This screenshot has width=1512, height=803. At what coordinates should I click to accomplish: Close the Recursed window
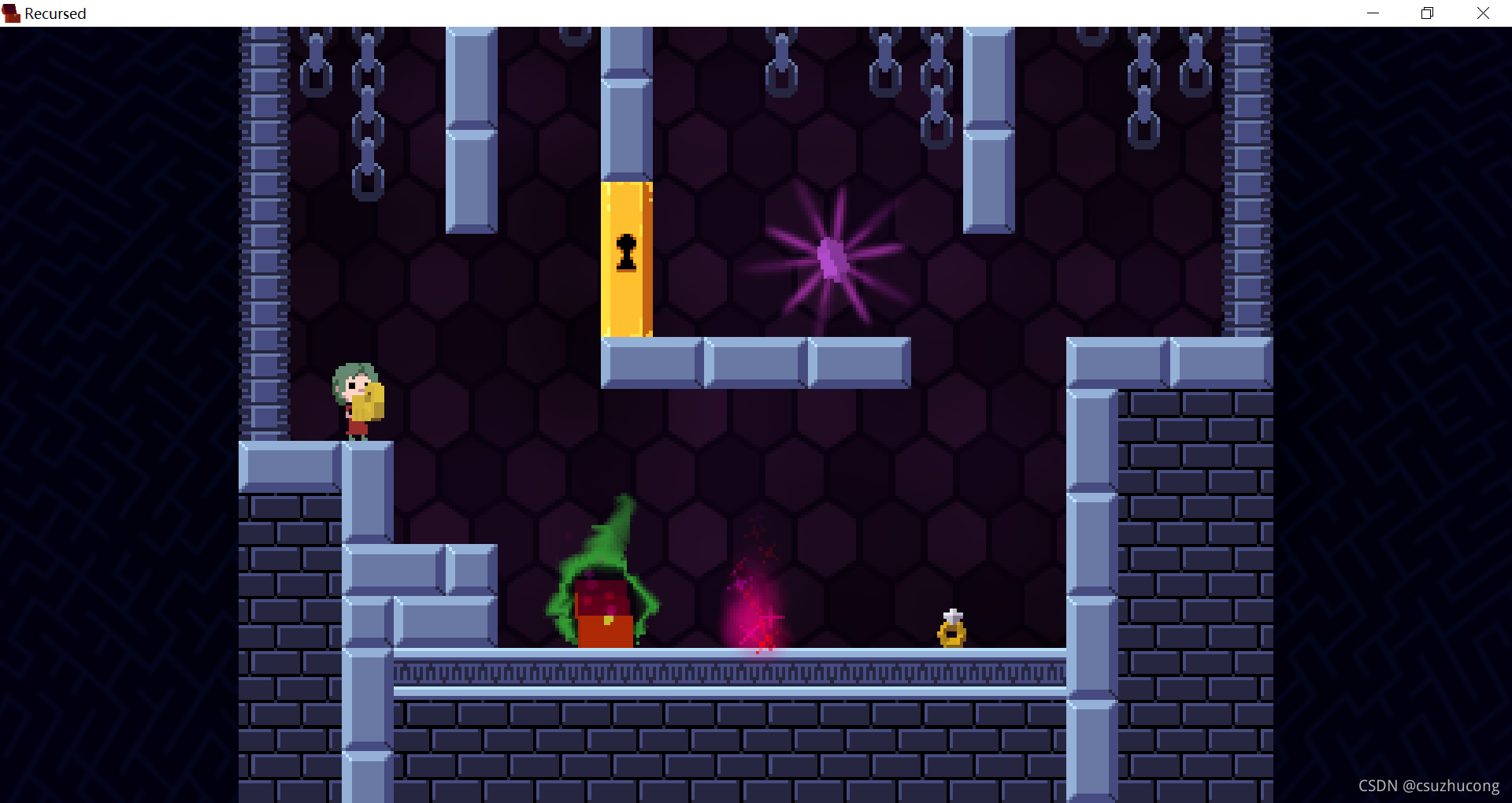(x=1483, y=13)
